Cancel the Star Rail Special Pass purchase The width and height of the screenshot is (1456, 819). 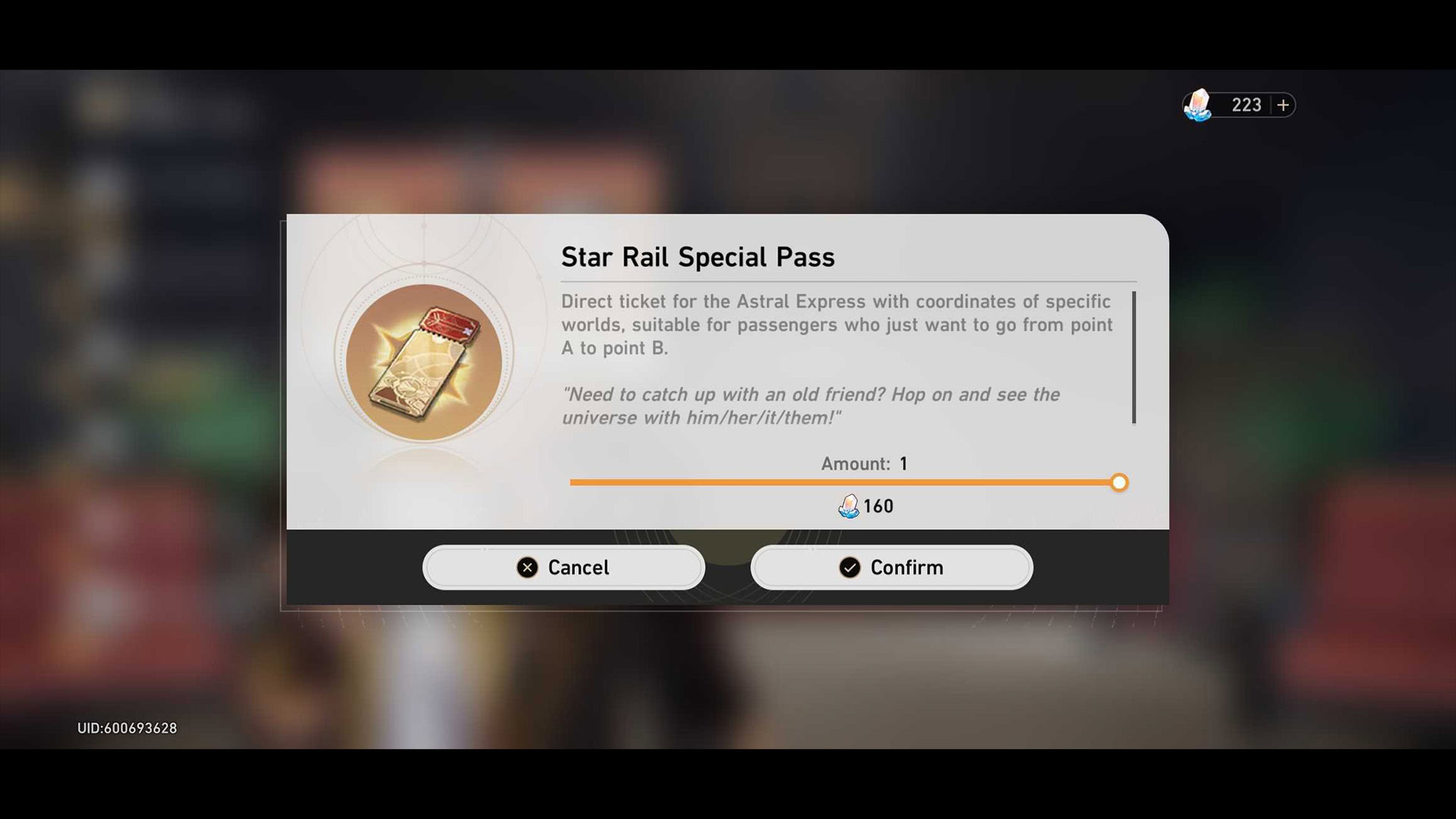tap(563, 567)
